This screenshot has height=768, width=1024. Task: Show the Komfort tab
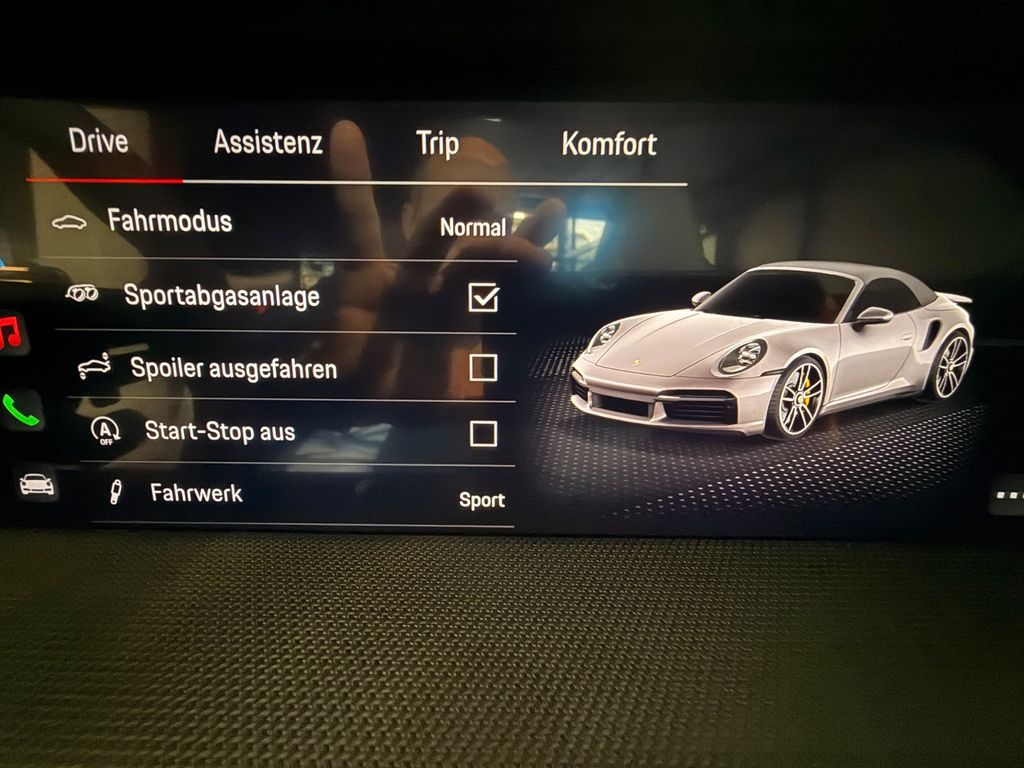click(608, 144)
